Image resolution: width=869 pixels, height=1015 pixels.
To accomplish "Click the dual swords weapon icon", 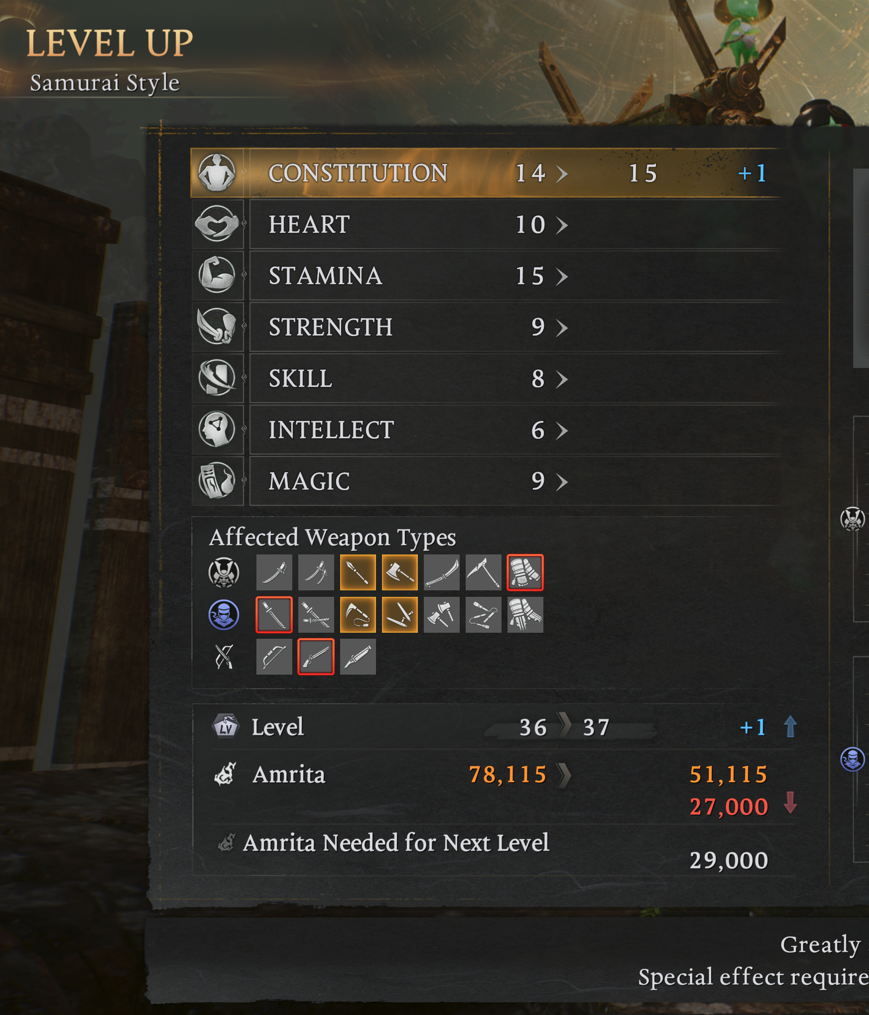I will tap(316, 573).
